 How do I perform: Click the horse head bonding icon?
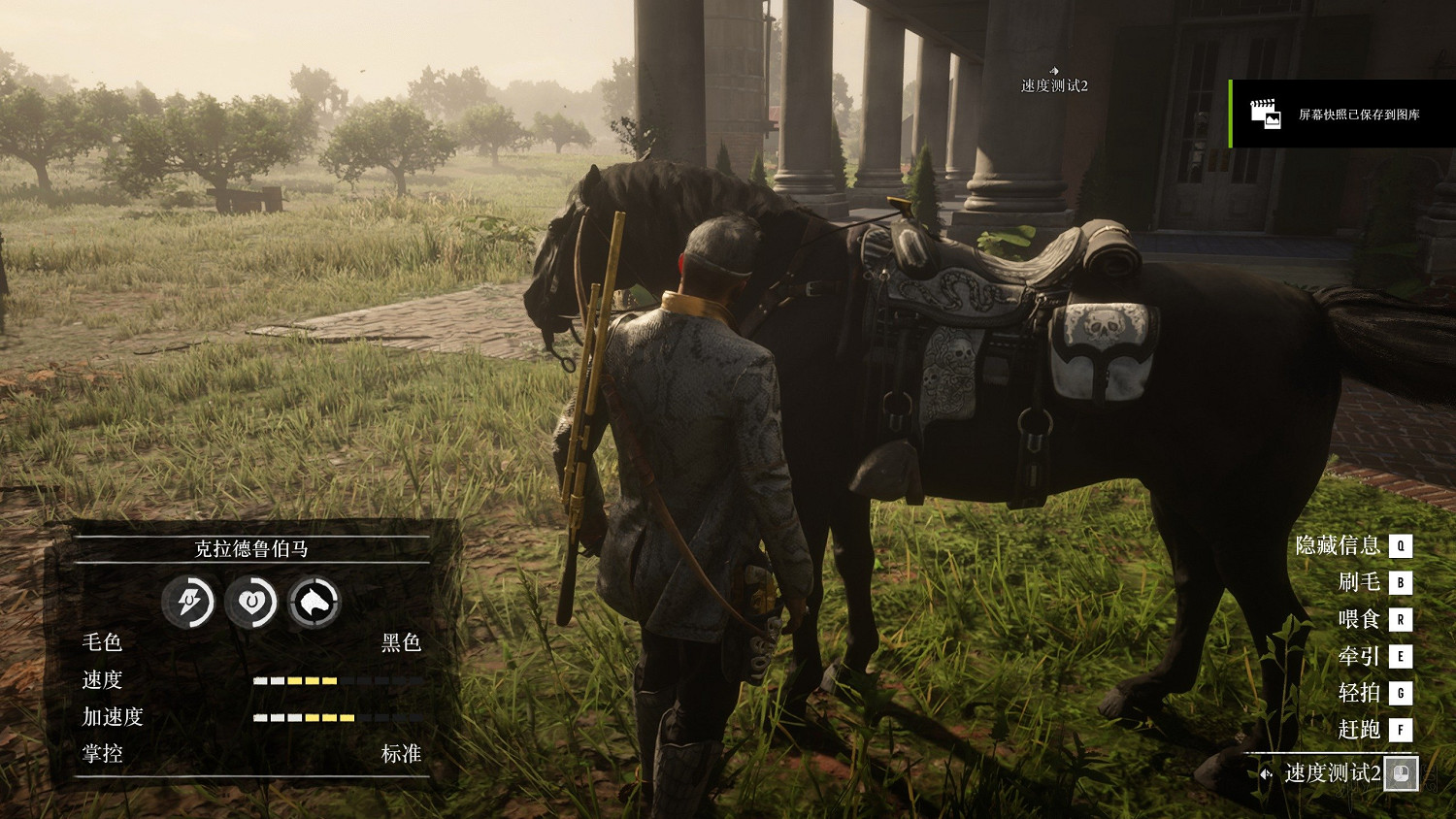click(x=314, y=603)
